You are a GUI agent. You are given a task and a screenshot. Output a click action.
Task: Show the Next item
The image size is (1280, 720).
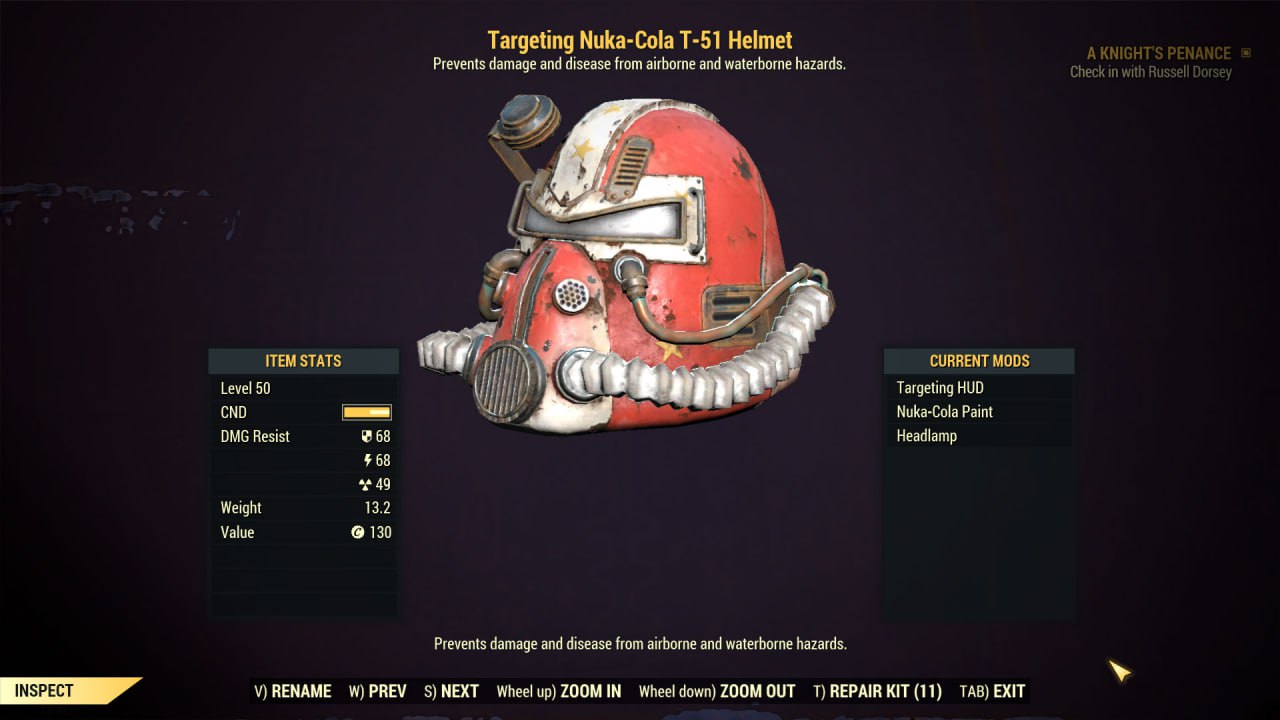click(451, 691)
